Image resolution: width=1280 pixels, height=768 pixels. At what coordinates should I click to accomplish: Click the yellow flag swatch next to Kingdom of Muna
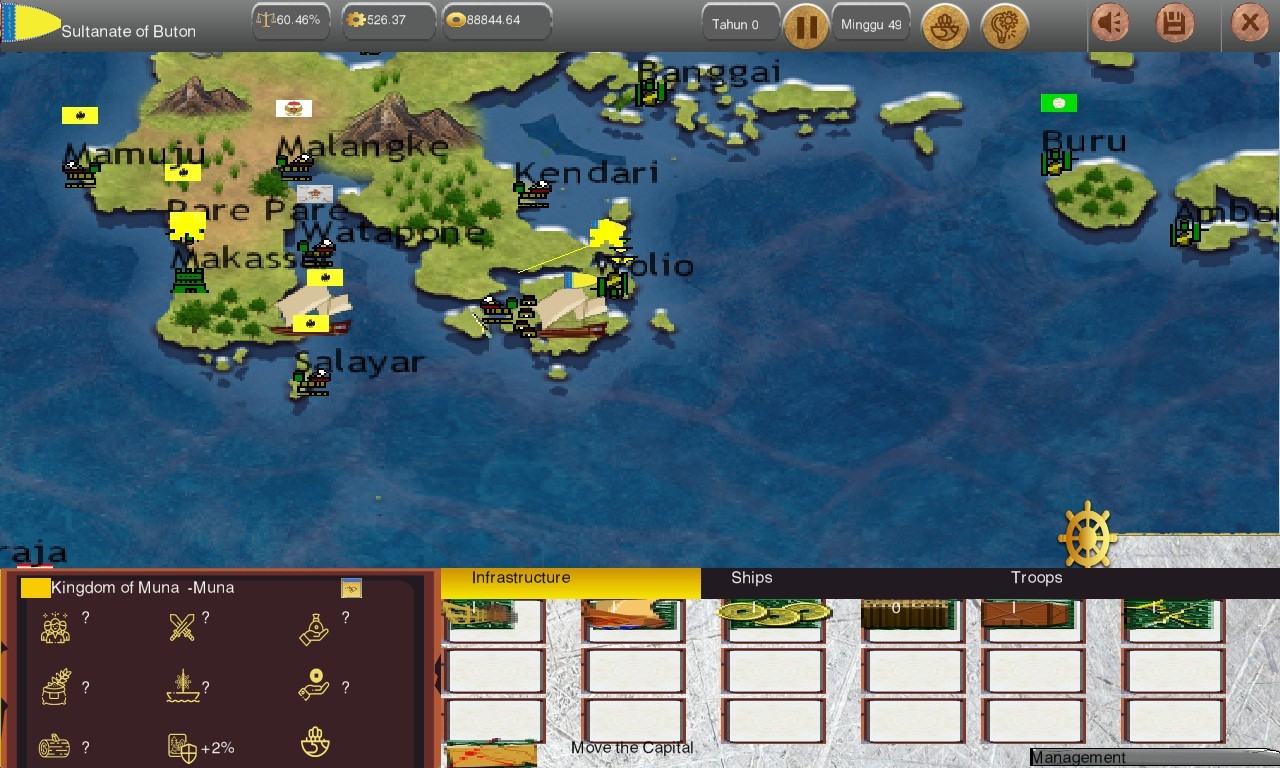[35, 587]
